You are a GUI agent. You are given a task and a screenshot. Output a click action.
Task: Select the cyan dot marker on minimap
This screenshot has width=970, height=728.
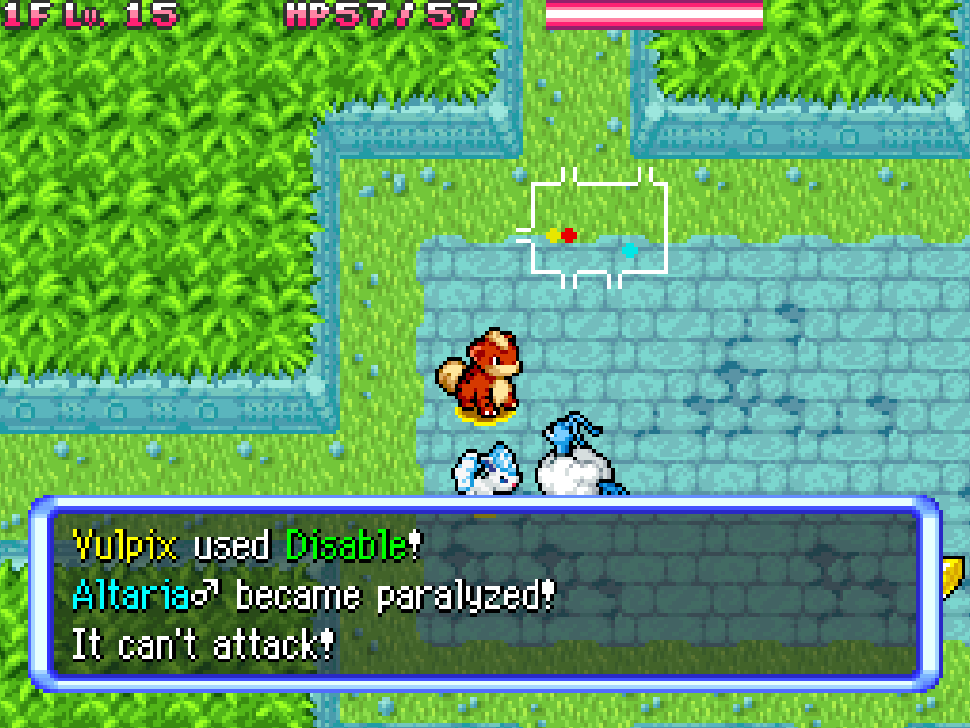629,250
